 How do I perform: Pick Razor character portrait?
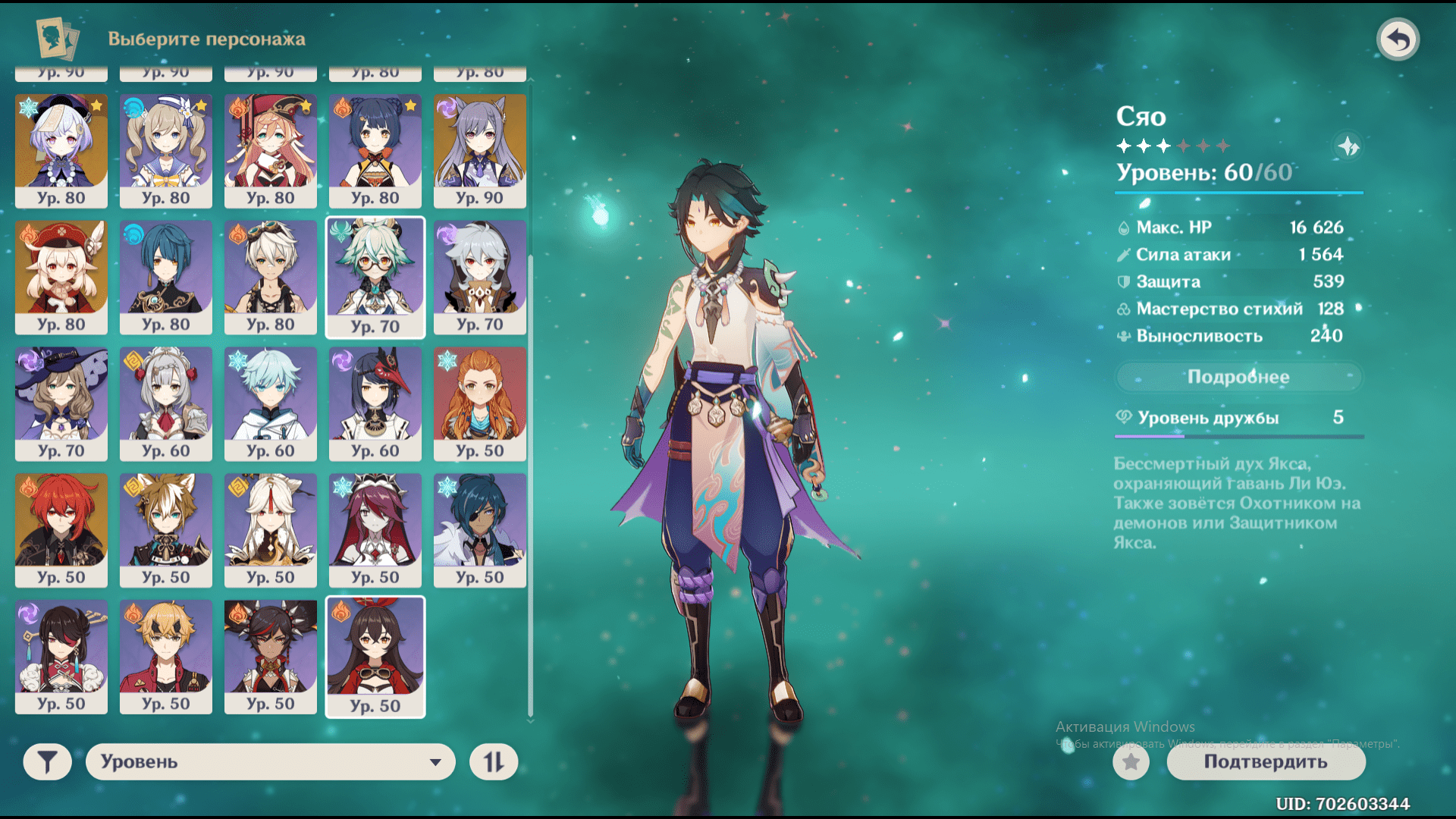pos(480,277)
